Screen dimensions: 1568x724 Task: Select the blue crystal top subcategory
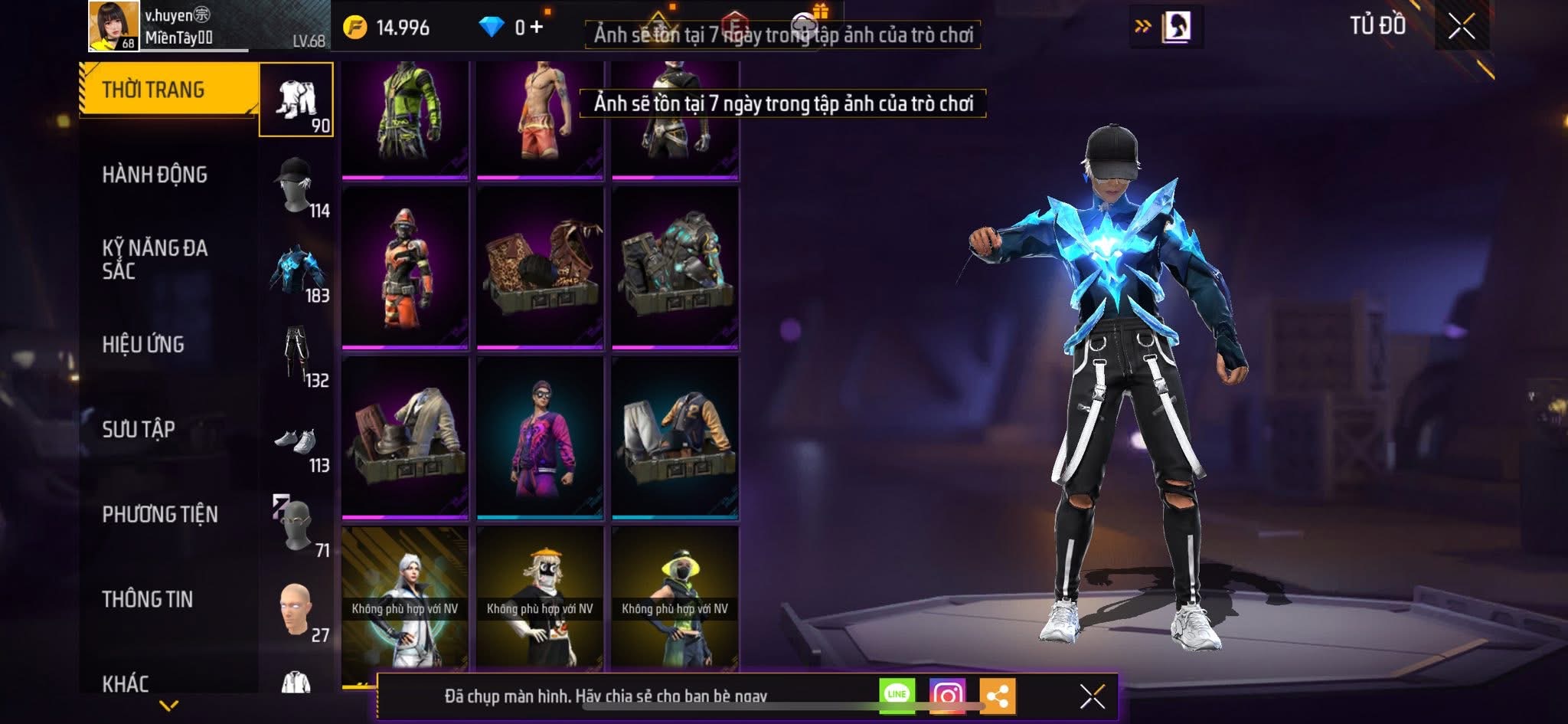pos(296,271)
